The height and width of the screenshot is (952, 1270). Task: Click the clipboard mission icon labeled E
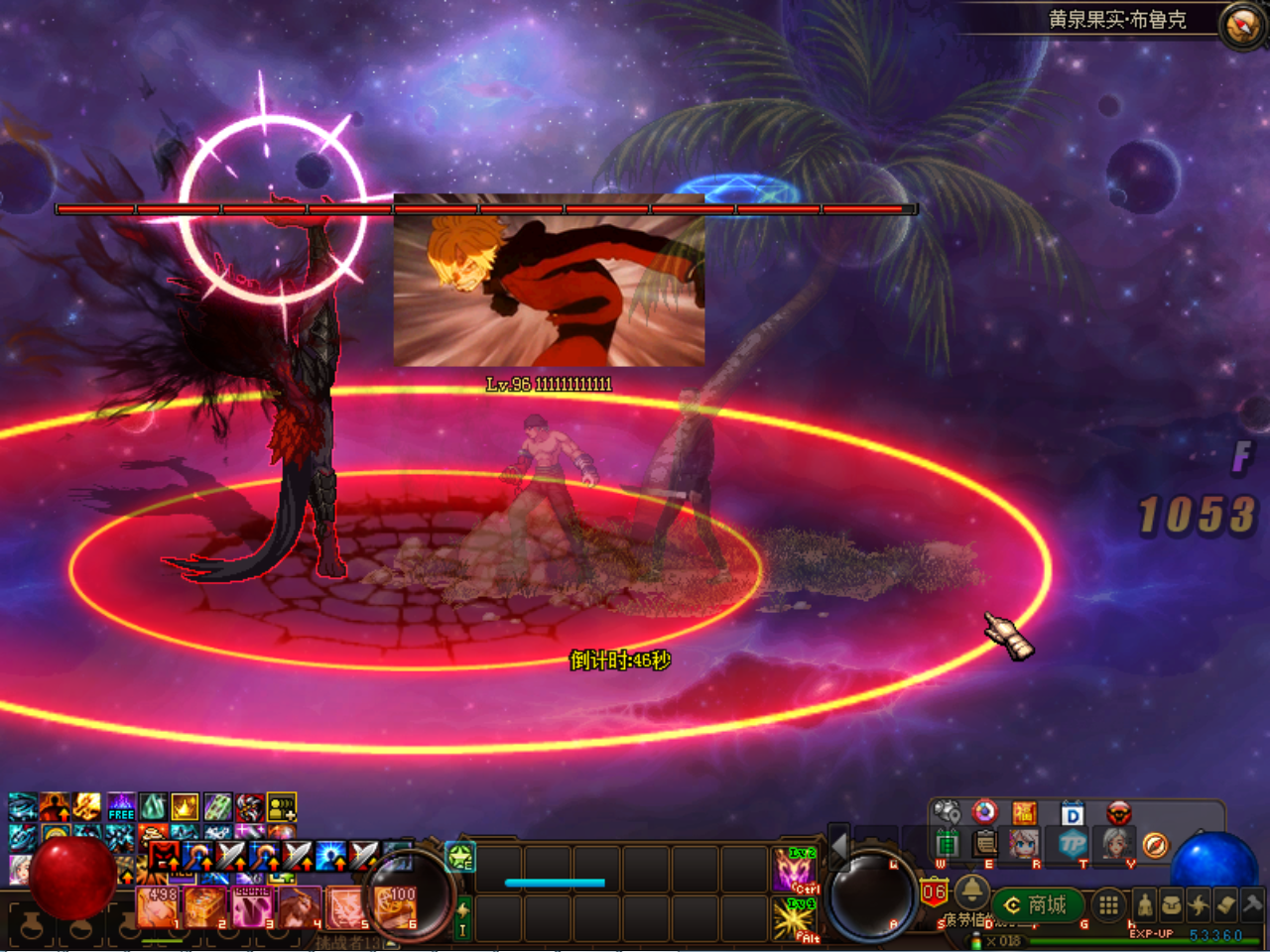point(985,843)
